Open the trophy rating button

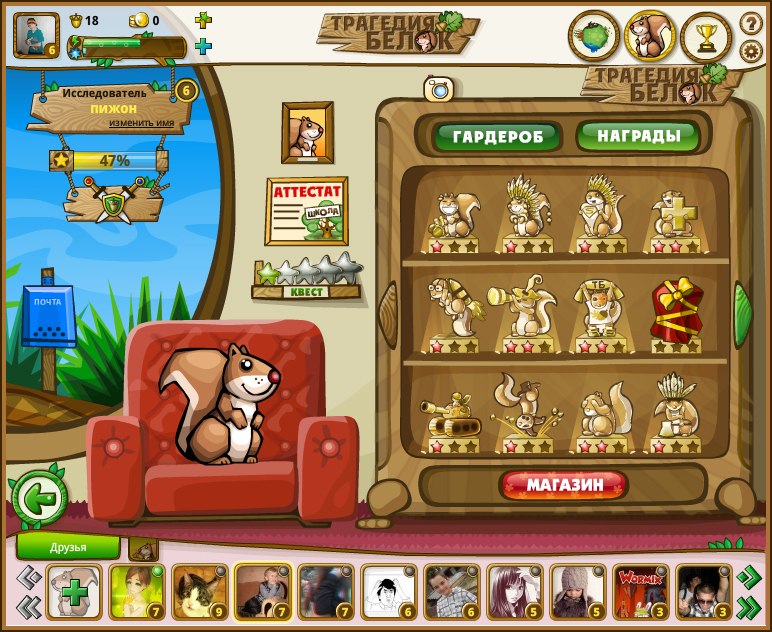click(x=706, y=38)
